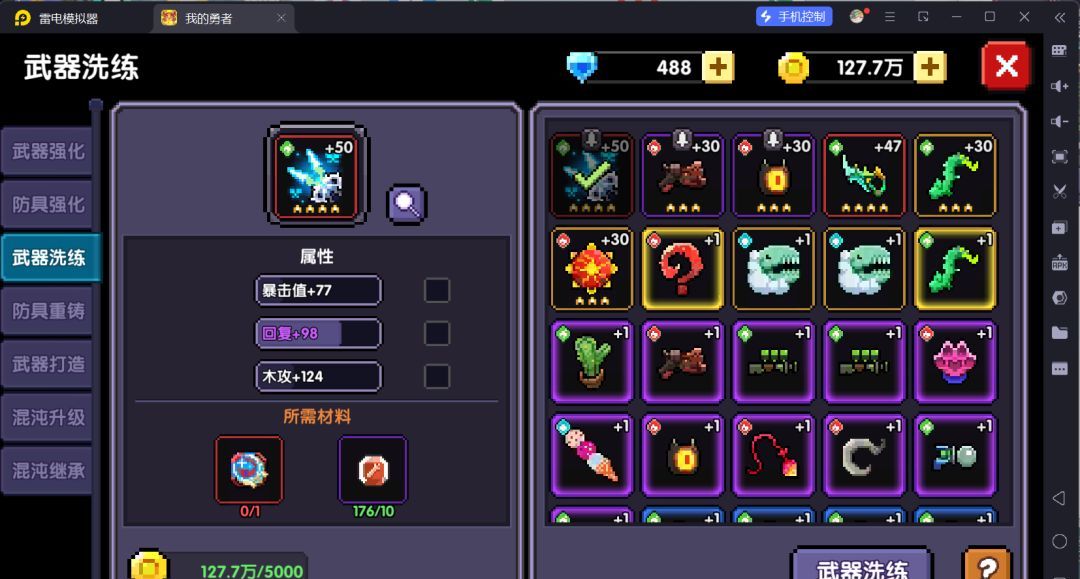
Task: Select the red question mark weapon slot
Action: (x=682, y=268)
